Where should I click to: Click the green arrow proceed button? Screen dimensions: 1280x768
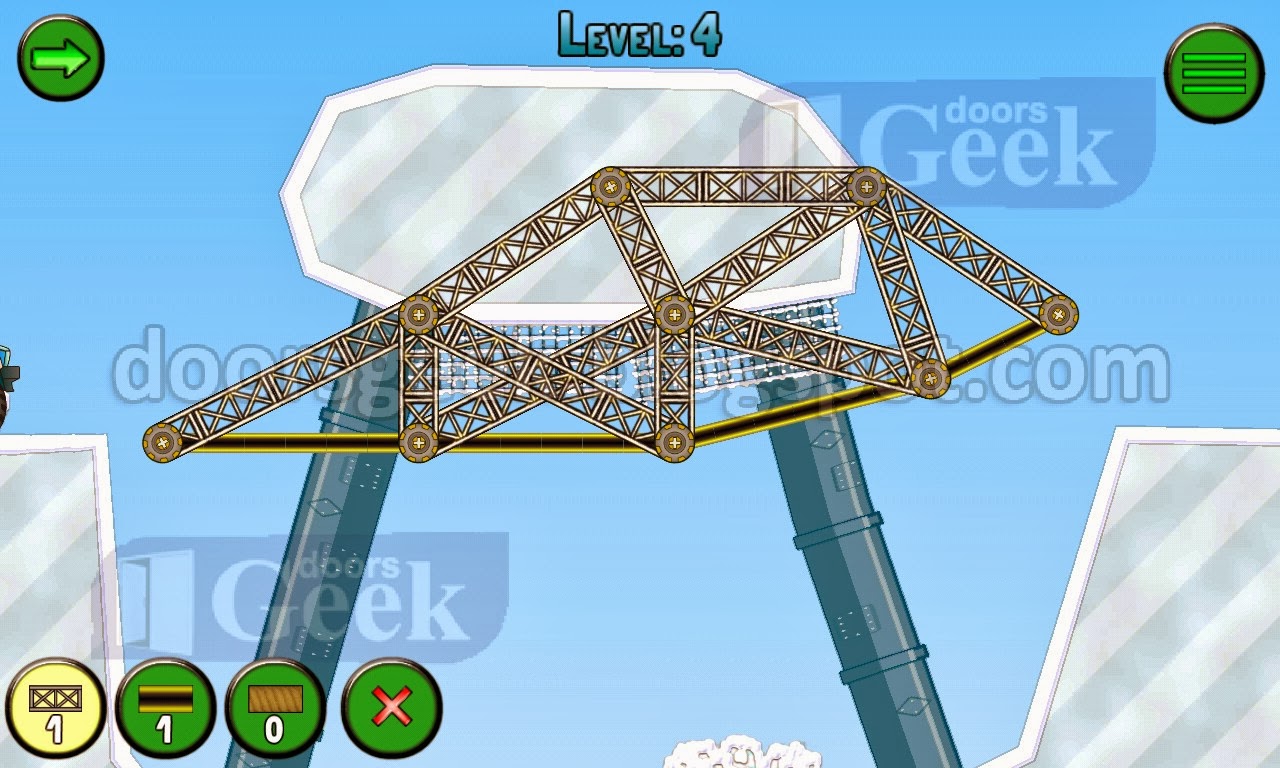(x=60, y=58)
